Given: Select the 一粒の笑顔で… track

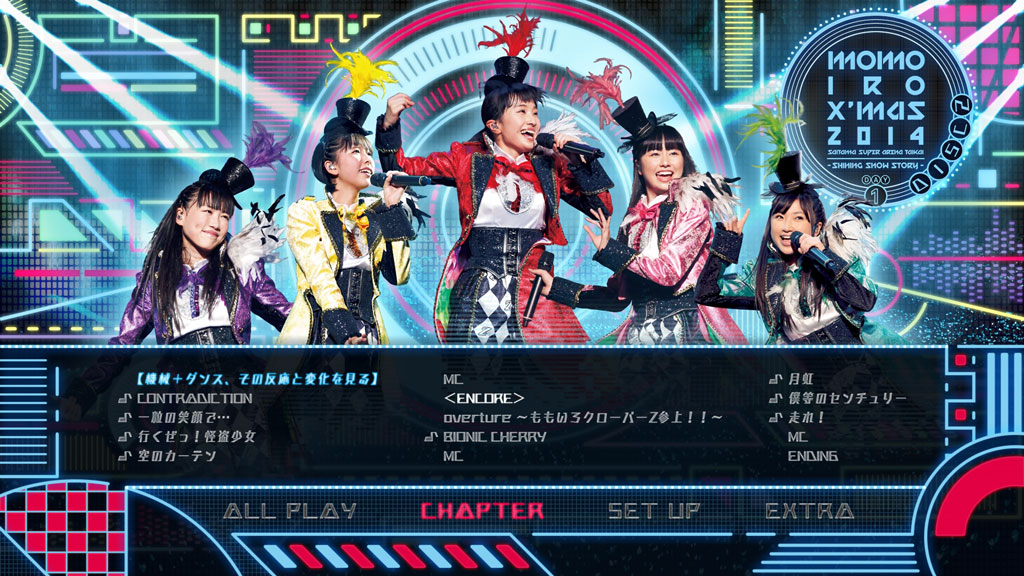Looking at the screenshot, I should click(x=183, y=417).
